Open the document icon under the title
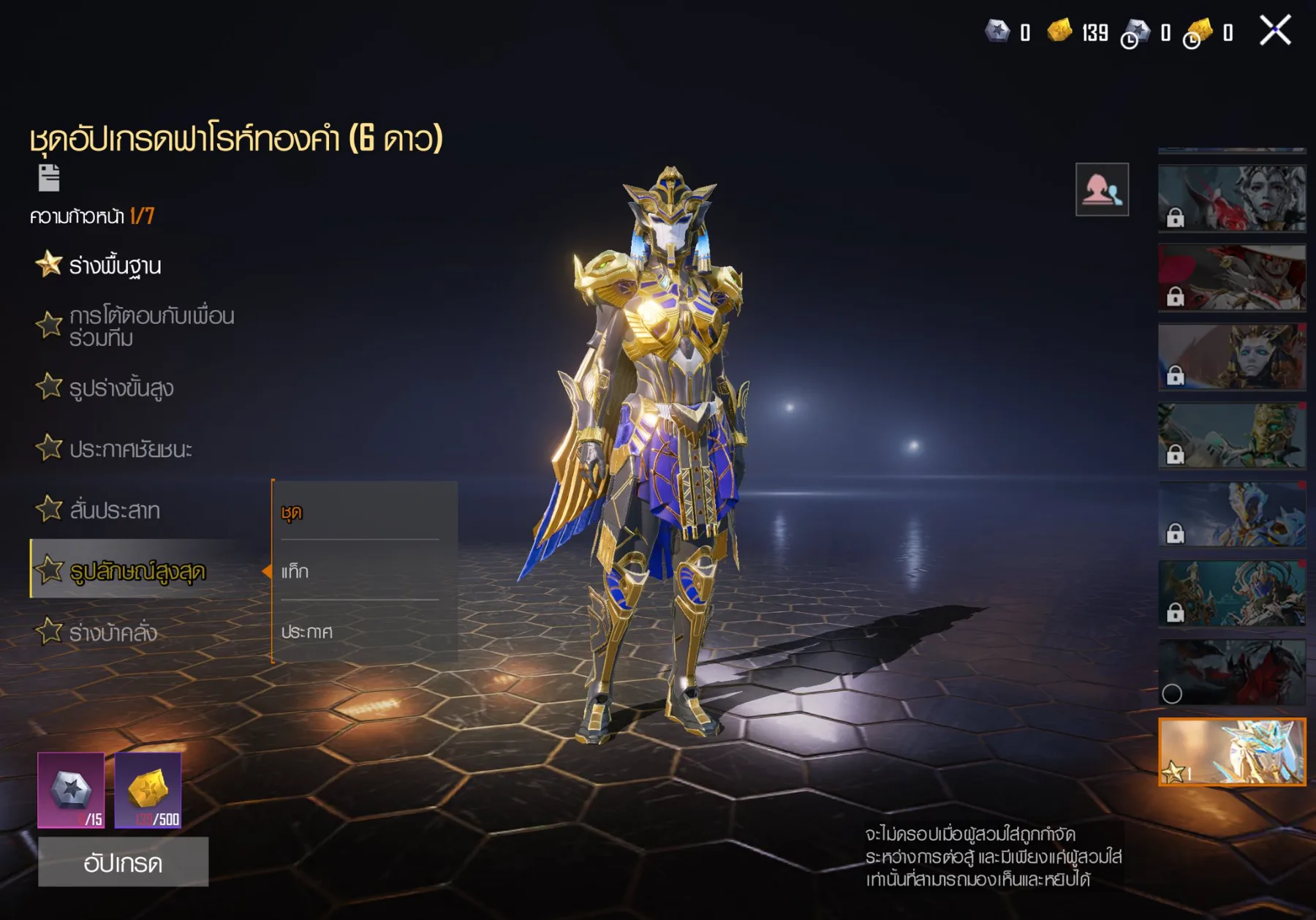The height and width of the screenshot is (920, 1316). tap(49, 178)
